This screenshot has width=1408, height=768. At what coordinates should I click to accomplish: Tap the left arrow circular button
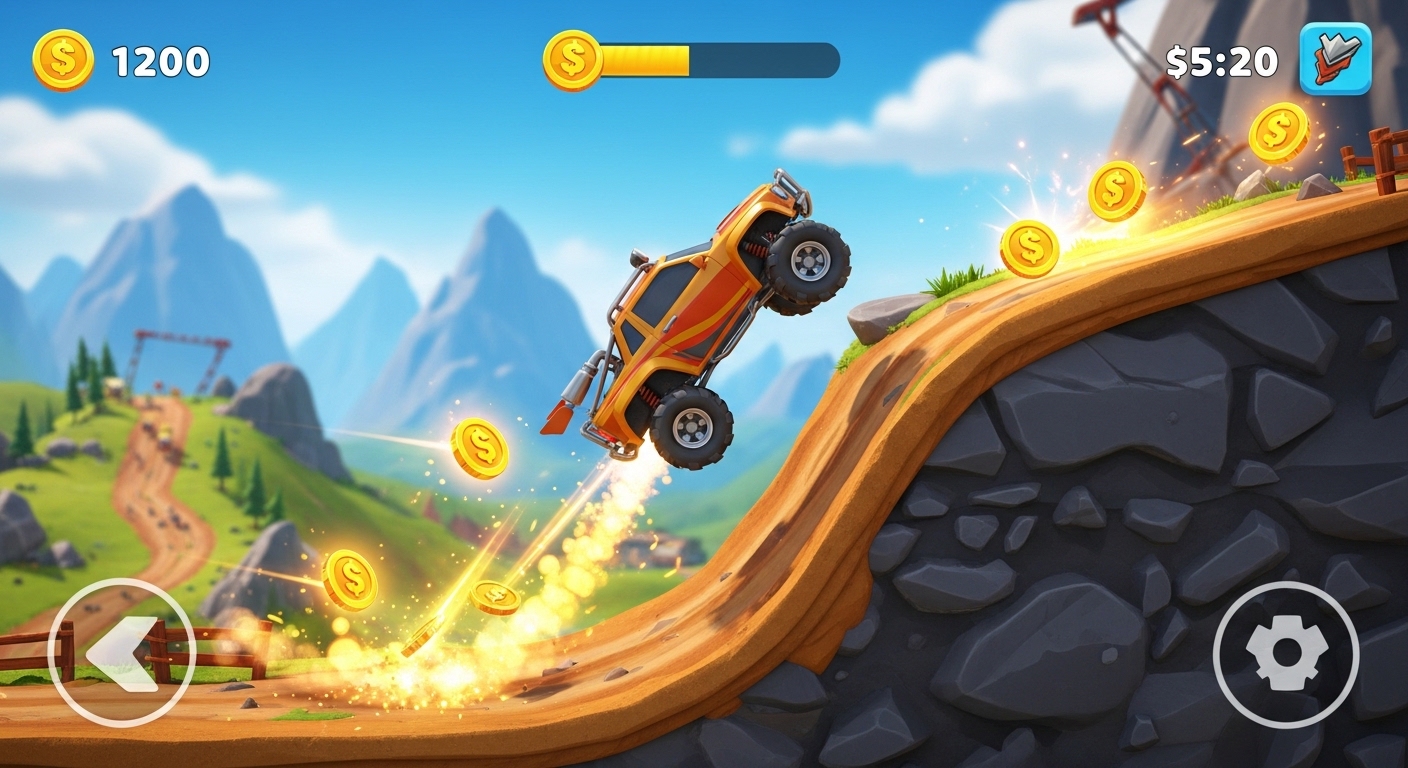121,652
